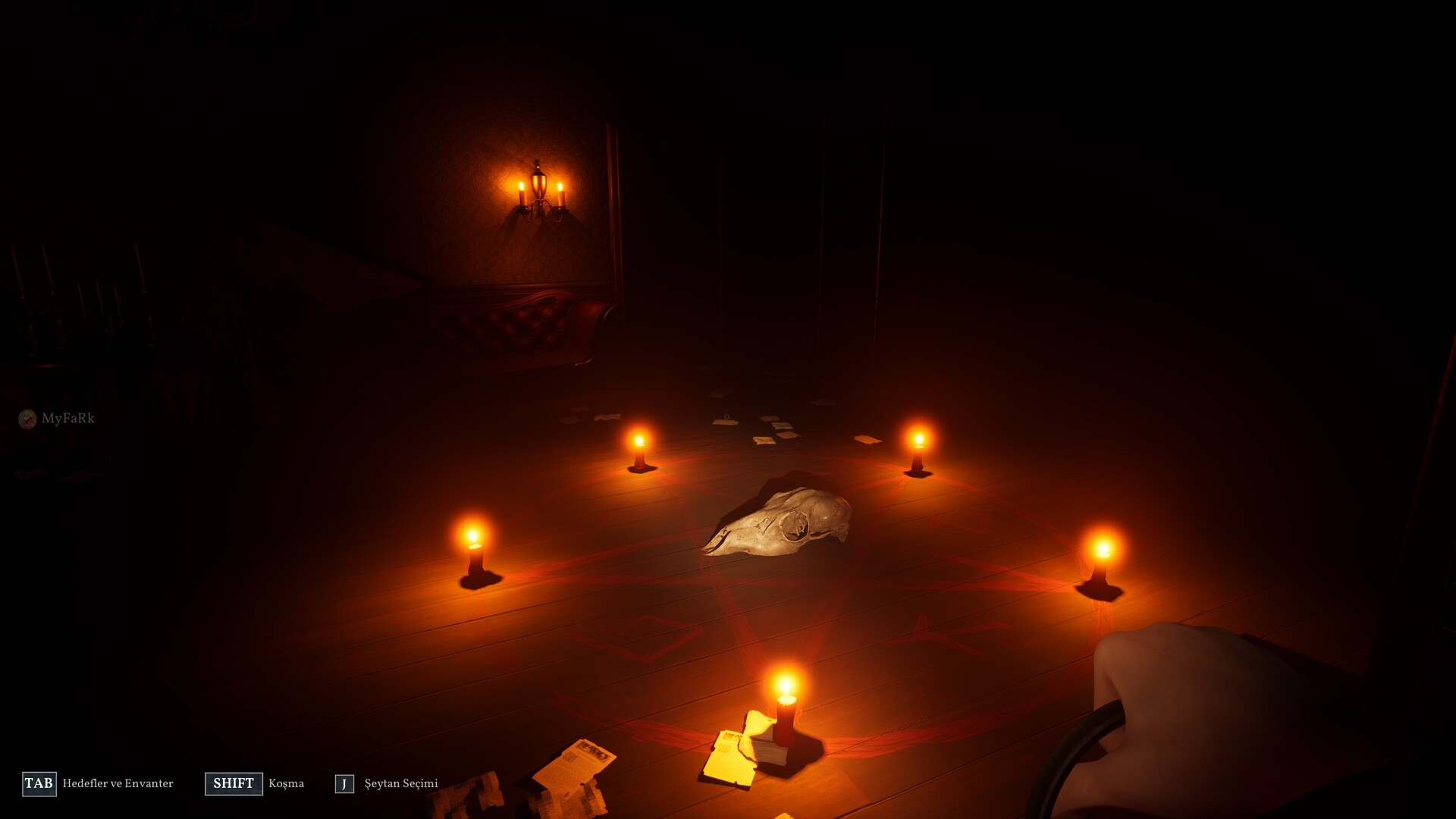
Task: Open Hedefler ve Envanter from the hint bar
Action: coord(118,786)
